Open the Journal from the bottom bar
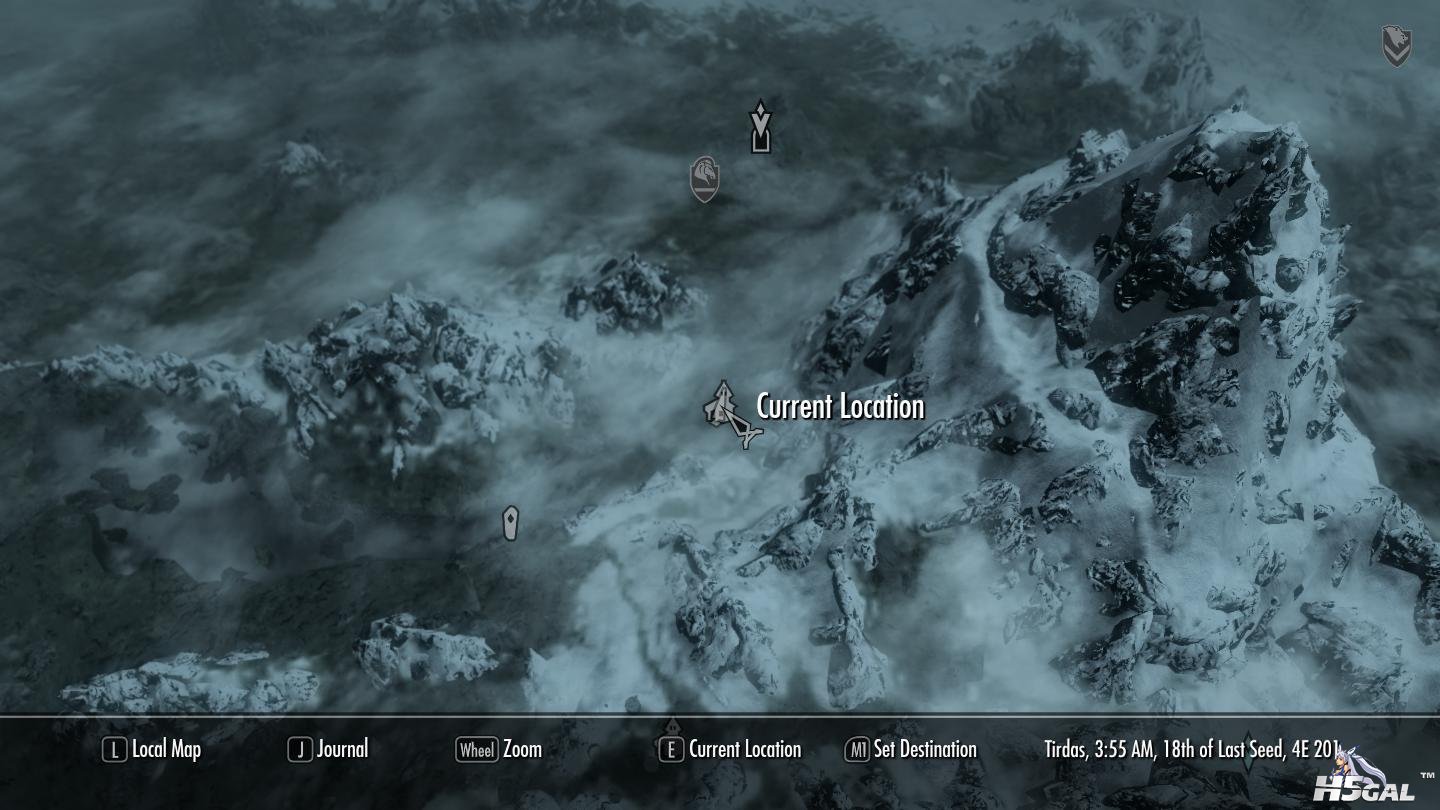1440x810 pixels. click(x=328, y=749)
